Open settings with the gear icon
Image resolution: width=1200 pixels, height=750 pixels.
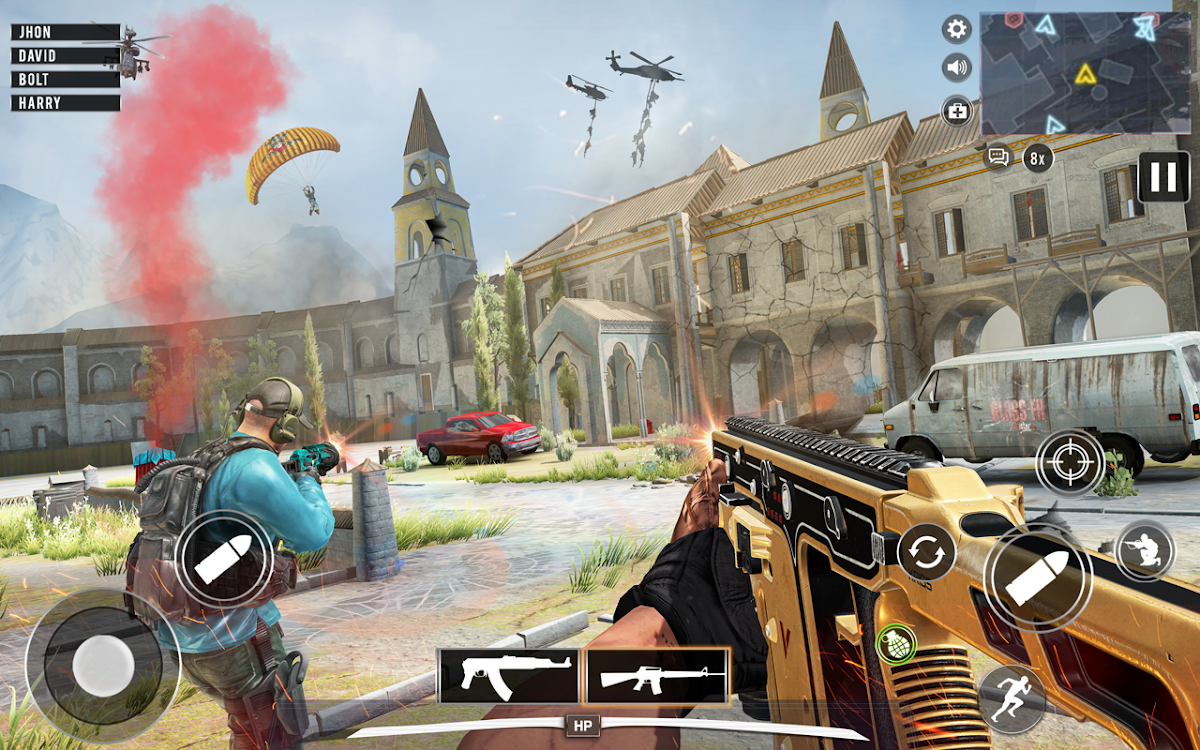point(957,29)
